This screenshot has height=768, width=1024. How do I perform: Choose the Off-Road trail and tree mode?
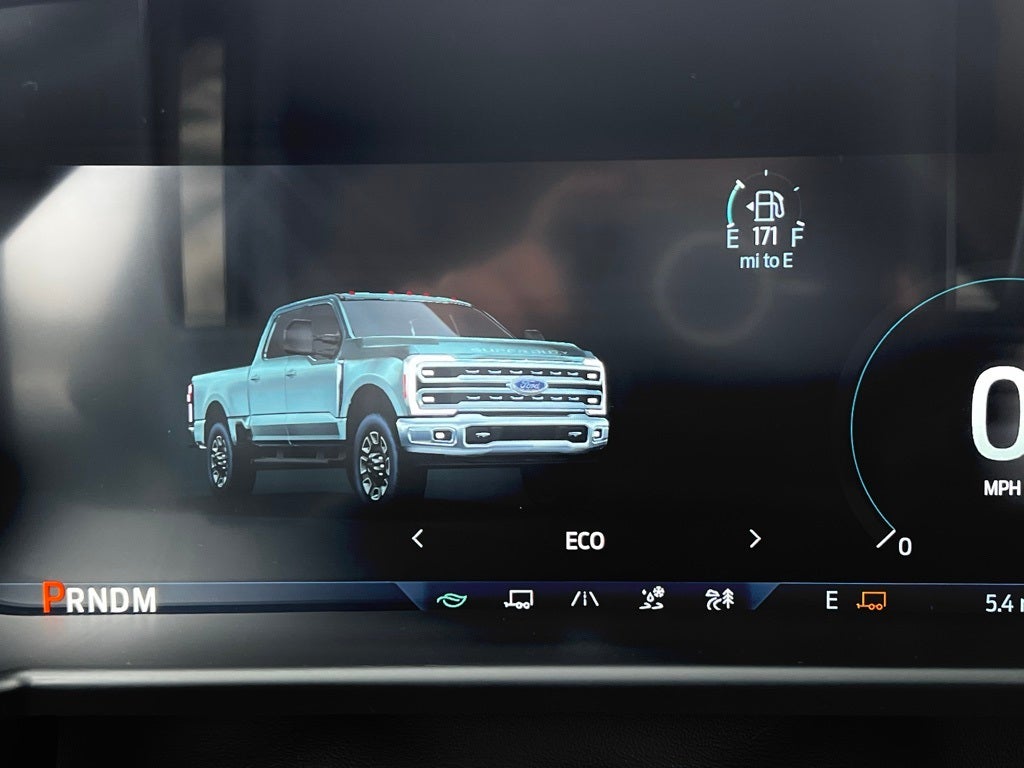[719, 600]
